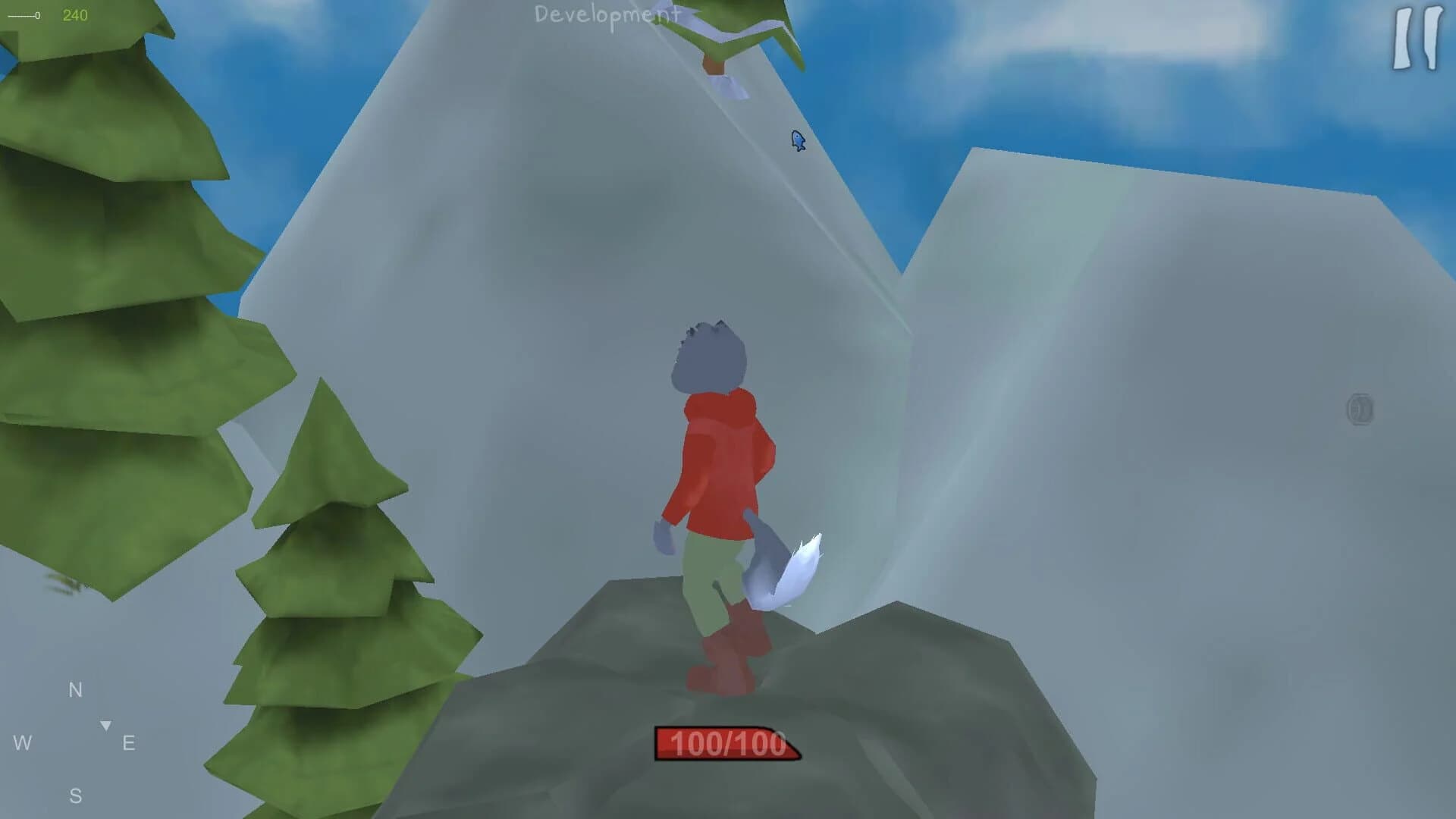Click the N on the compass
This screenshot has height=819, width=1456.
[x=74, y=690]
